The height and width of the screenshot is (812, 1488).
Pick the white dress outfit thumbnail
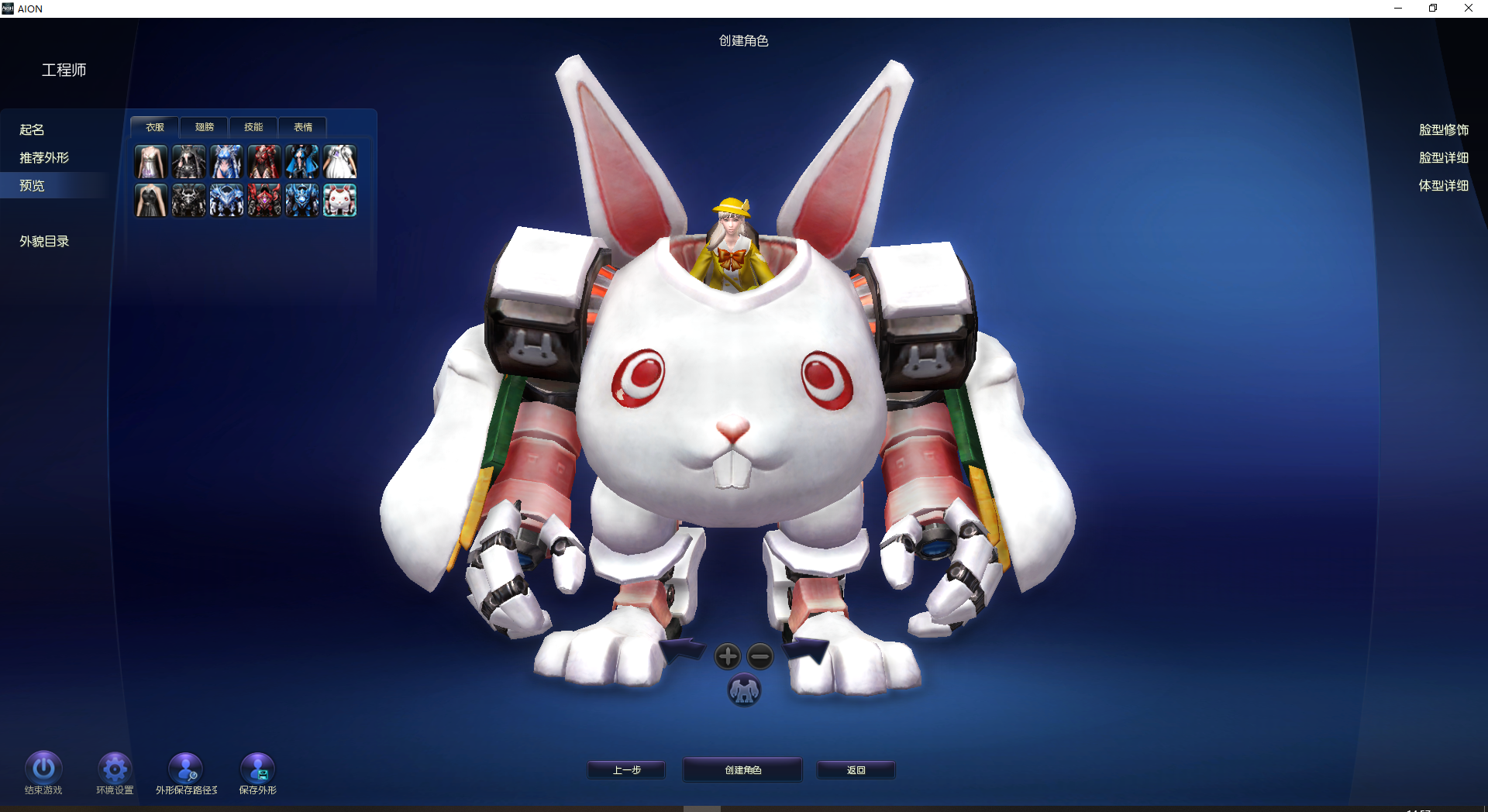[x=339, y=162]
